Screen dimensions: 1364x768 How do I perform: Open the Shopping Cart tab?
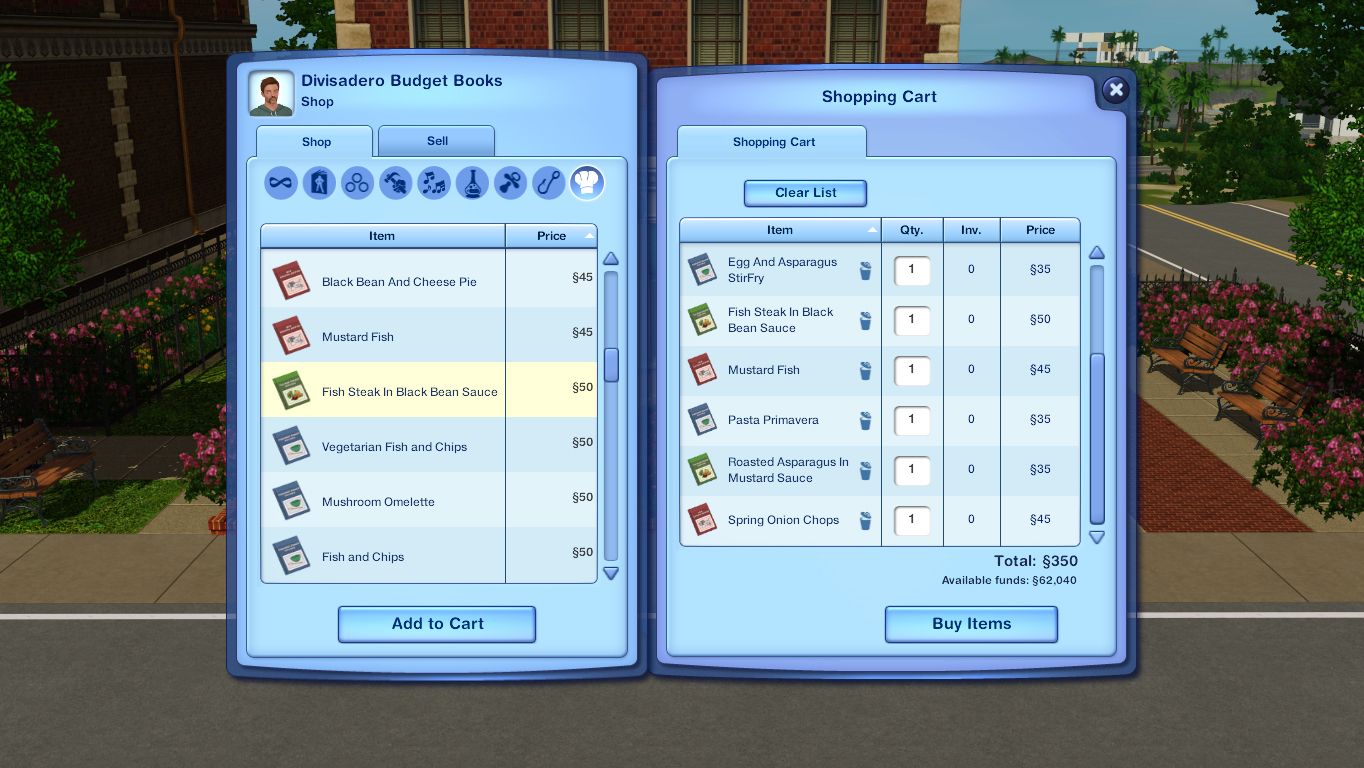point(771,141)
